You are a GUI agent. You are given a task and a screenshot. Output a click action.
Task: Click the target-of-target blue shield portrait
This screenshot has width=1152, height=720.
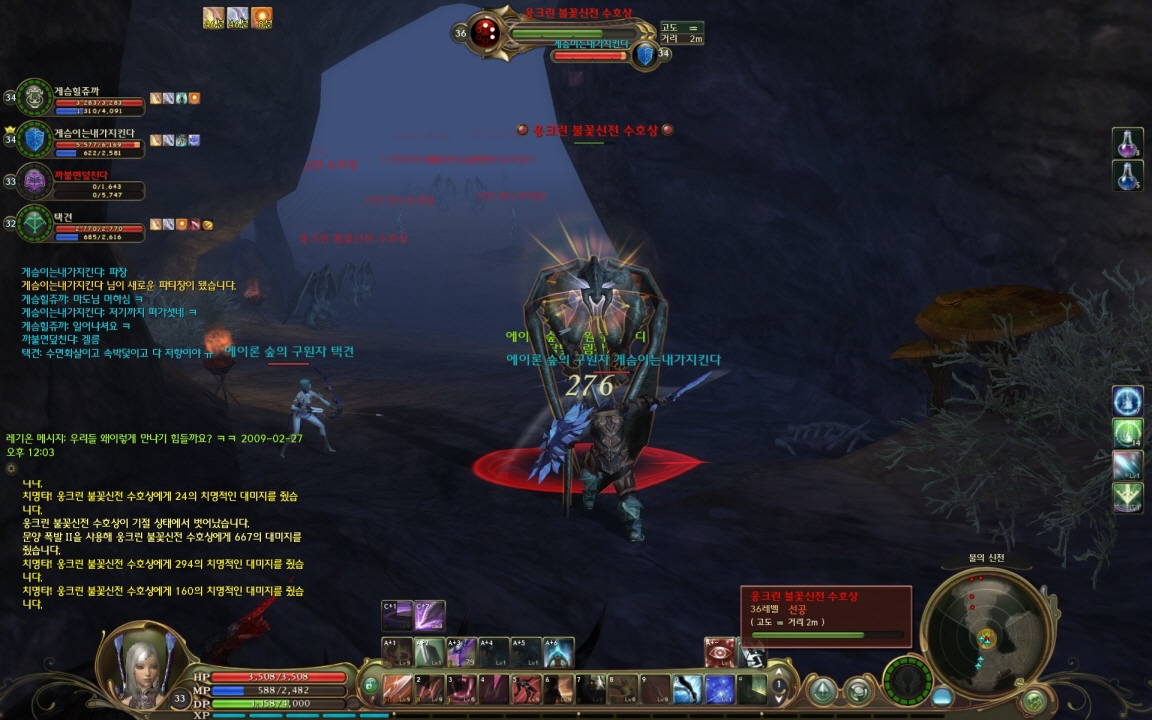pyautogui.click(x=645, y=54)
